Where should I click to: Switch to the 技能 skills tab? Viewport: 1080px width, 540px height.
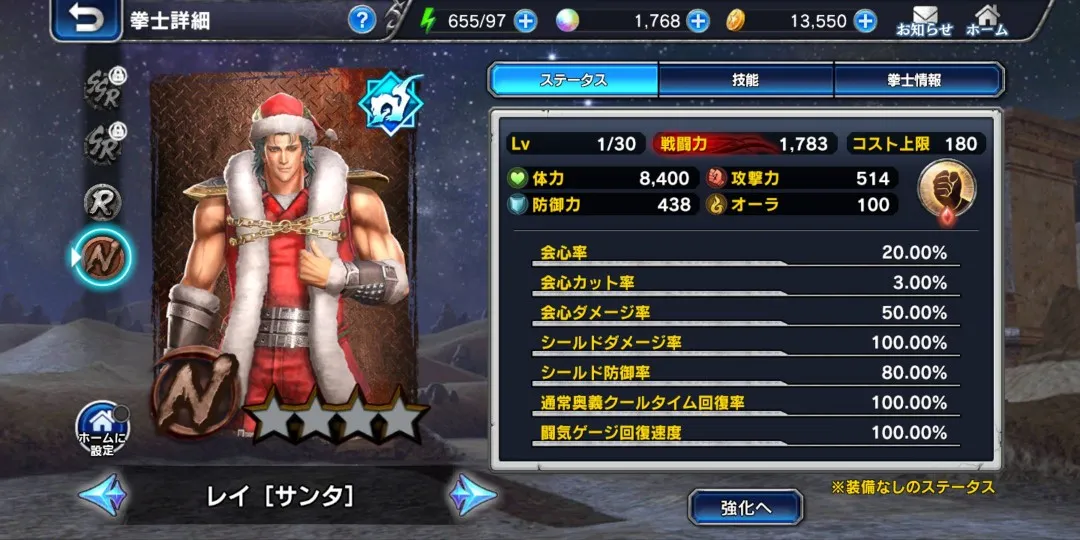(745, 80)
